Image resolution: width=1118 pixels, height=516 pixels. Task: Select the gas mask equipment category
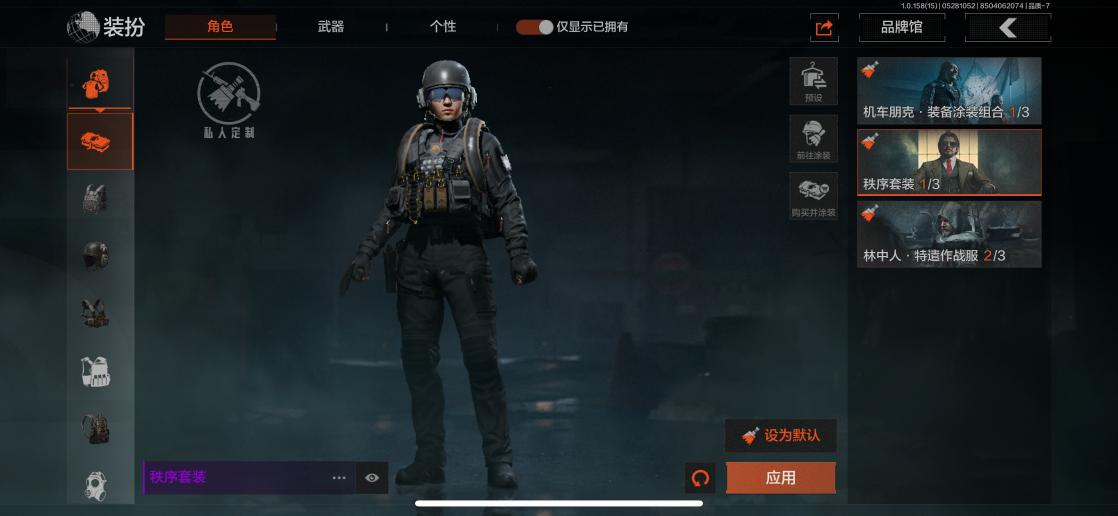coord(96,484)
